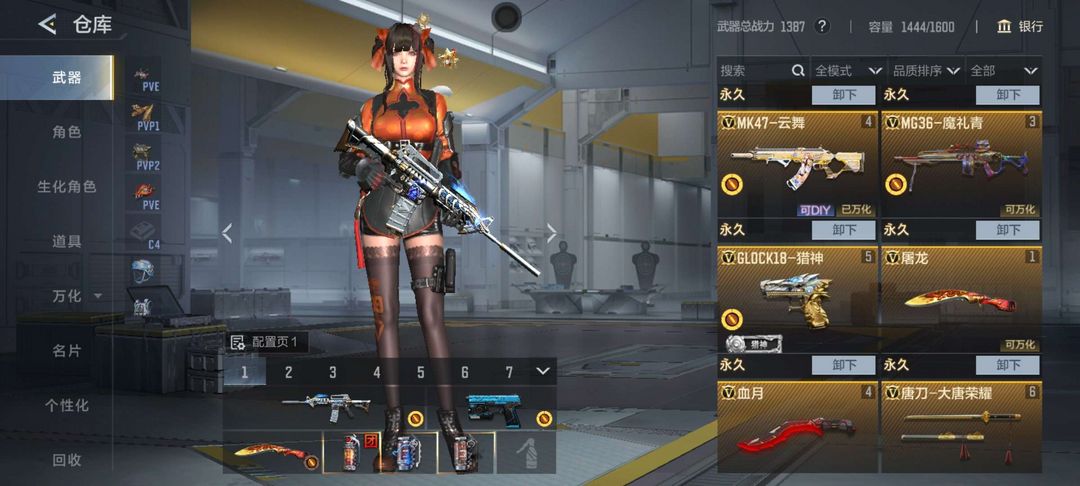Open the 生化角色 category
This screenshot has height=486, width=1080.
point(67,187)
